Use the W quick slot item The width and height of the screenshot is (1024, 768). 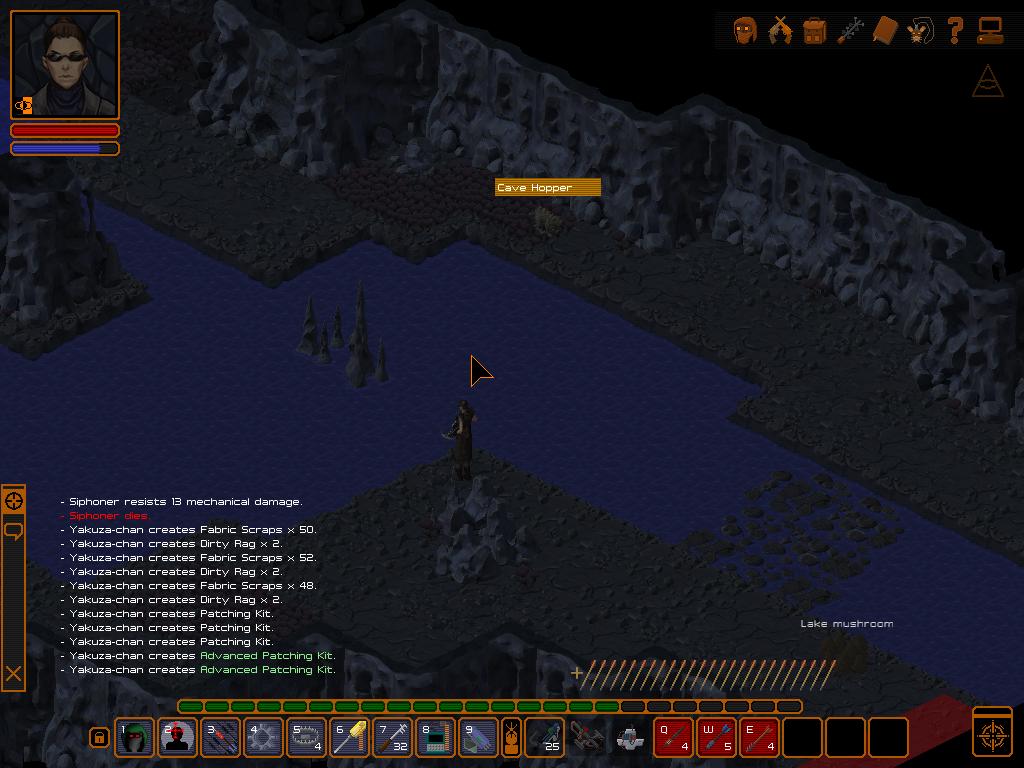click(717, 738)
